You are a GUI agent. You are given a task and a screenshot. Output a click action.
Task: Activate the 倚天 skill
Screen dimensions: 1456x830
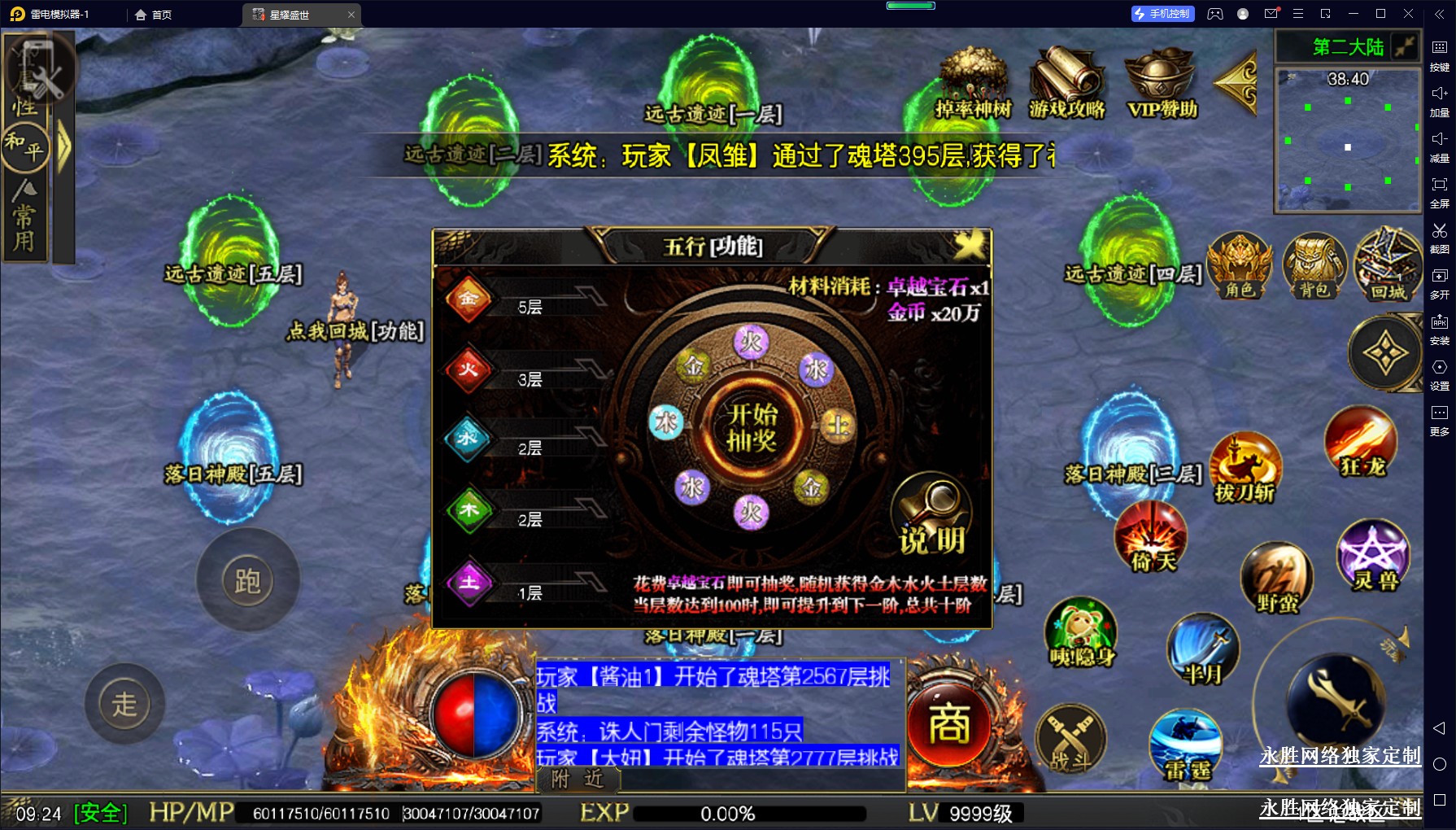point(1151,537)
